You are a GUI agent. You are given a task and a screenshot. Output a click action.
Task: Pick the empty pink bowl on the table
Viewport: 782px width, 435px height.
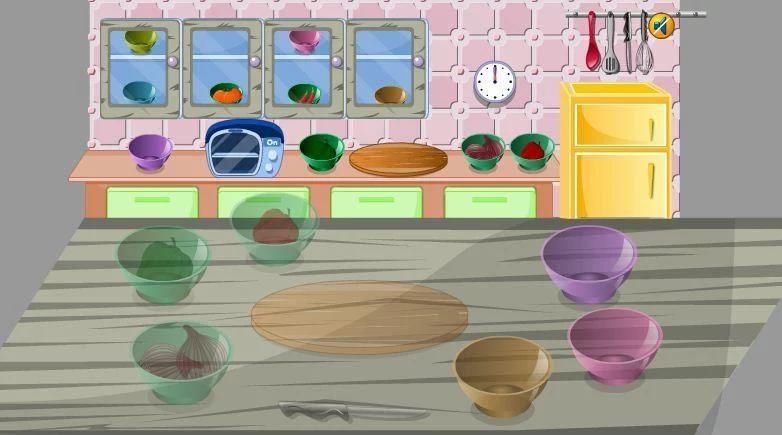coord(614,343)
